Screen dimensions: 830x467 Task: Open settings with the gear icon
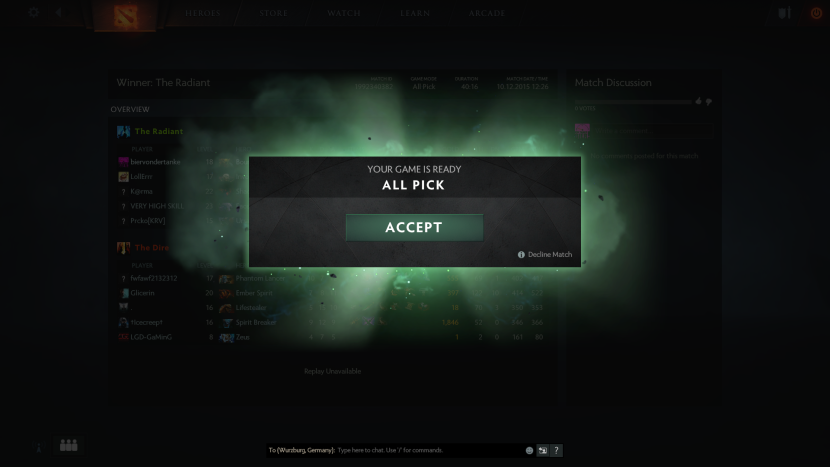(33, 13)
